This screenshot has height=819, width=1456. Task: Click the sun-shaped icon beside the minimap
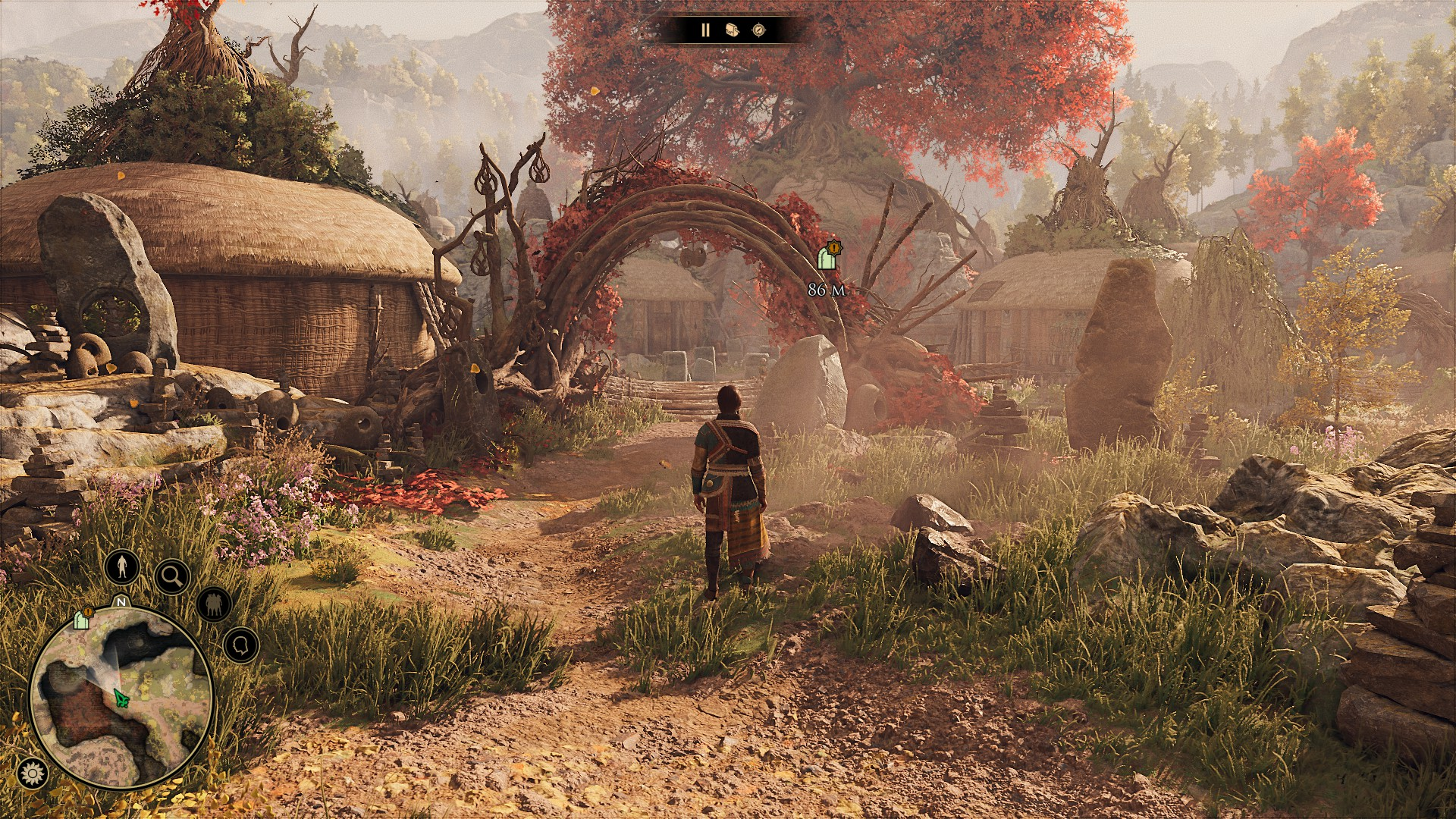point(32,773)
